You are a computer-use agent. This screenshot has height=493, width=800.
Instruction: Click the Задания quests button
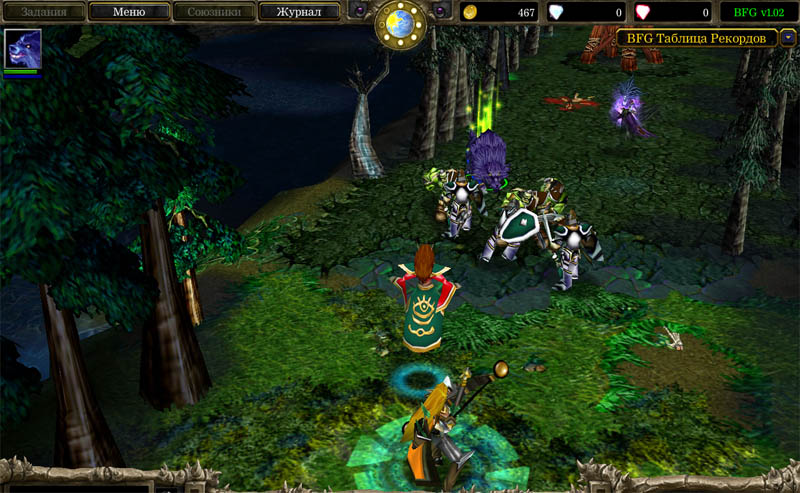point(43,12)
